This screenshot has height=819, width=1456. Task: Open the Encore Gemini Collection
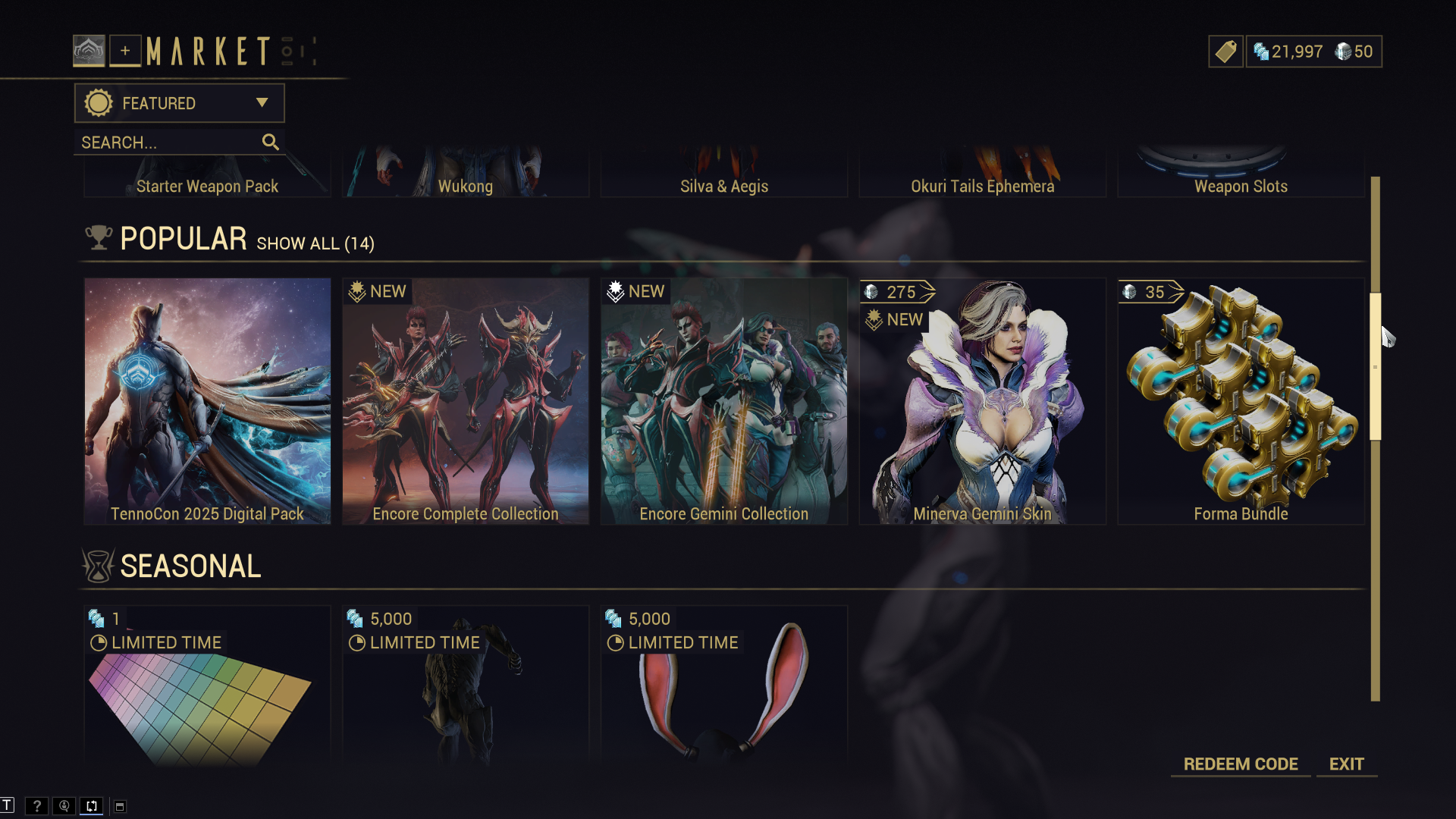[x=723, y=401]
